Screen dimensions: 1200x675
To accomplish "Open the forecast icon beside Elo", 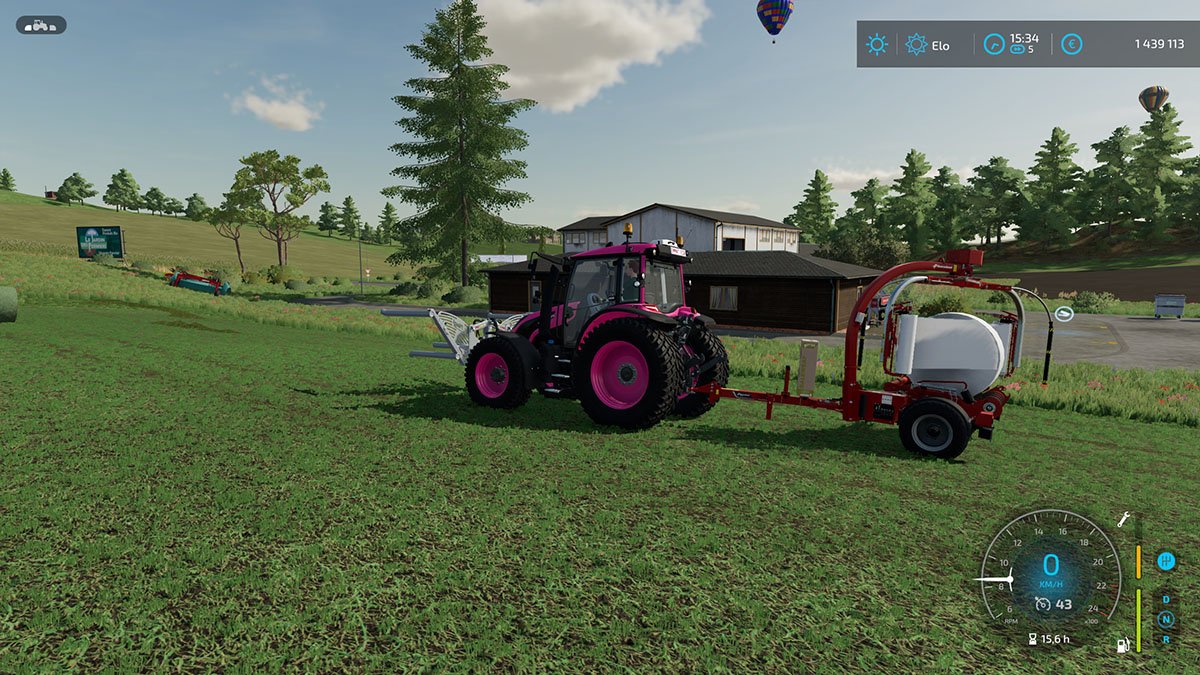I will pyautogui.click(x=916, y=44).
